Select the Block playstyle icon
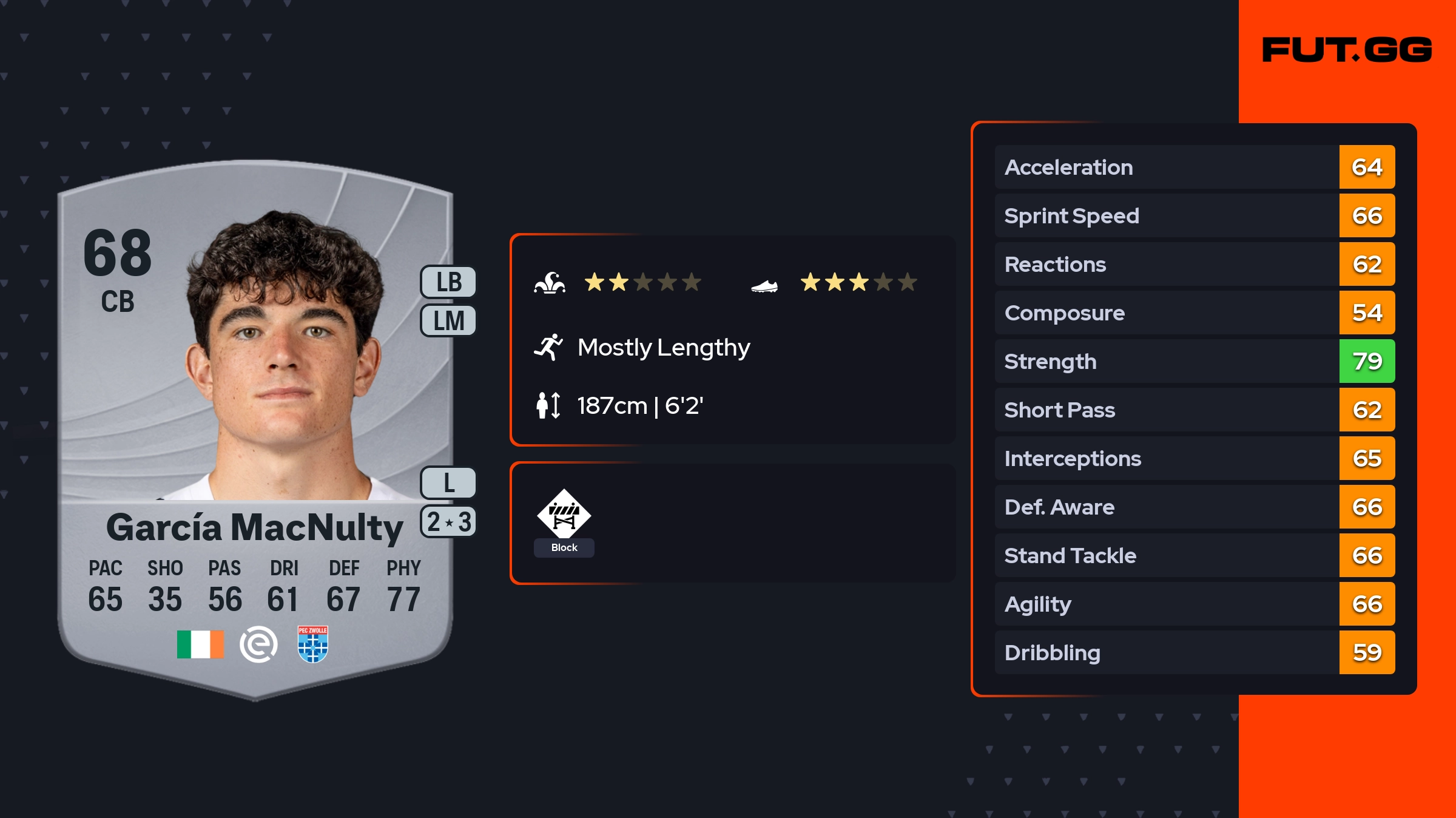The width and height of the screenshot is (1456, 818). click(564, 515)
